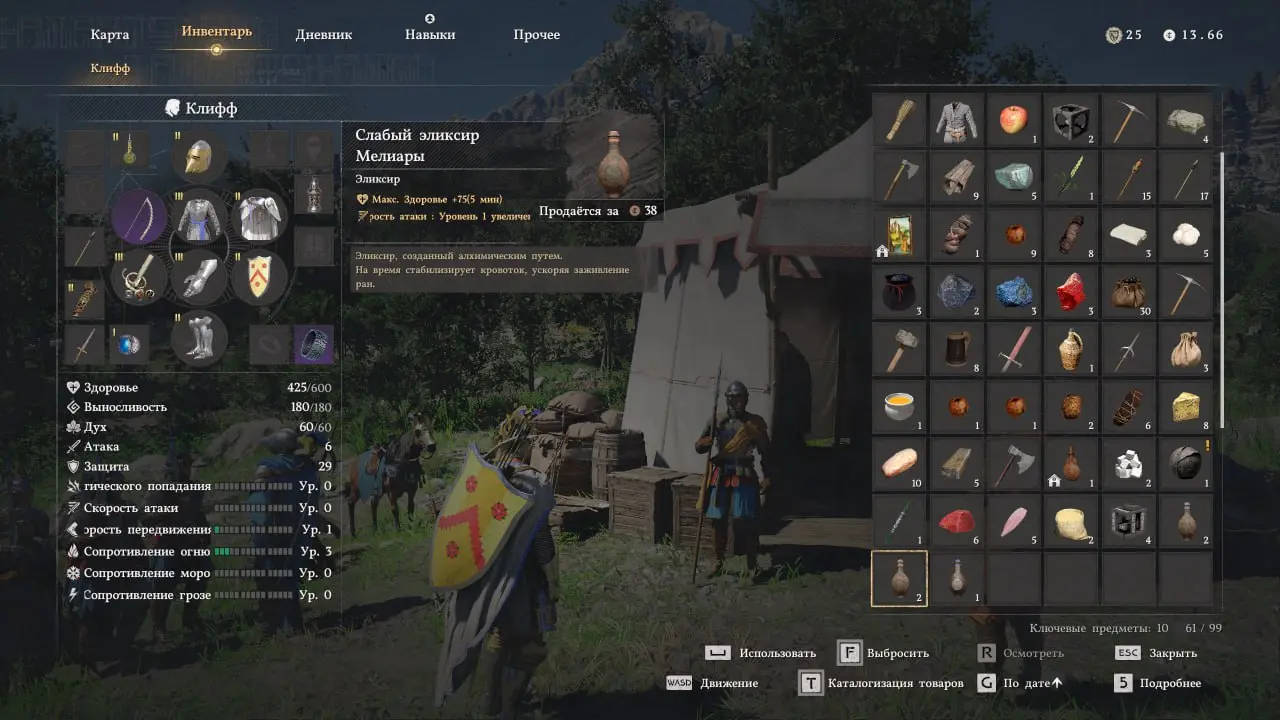This screenshot has width=1280, height=720.
Task: Select the Прочее tab
Action: coord(537,35)
